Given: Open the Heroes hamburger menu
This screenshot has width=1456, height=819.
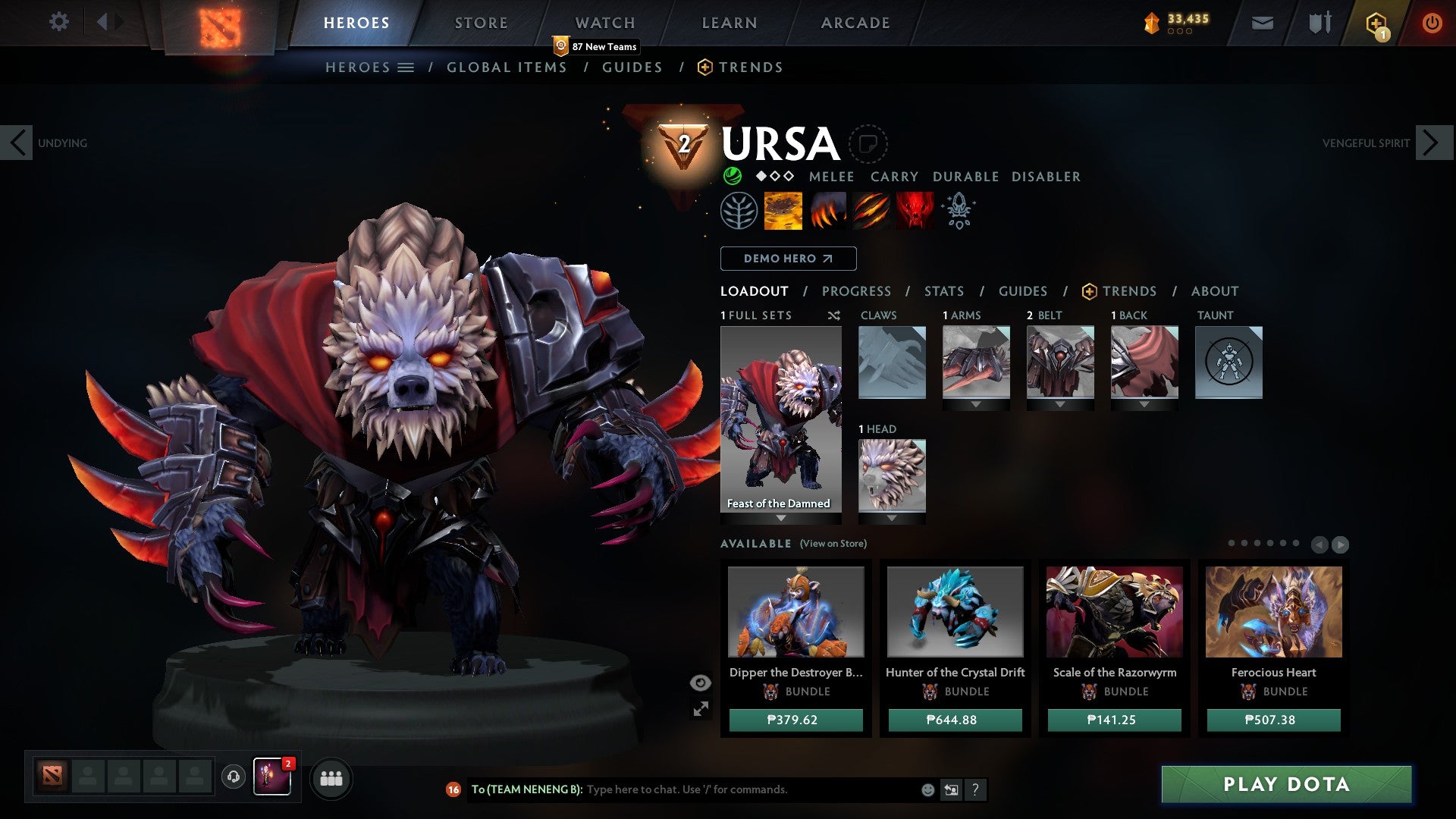Looking at the screenshot, I should [406, 67].
